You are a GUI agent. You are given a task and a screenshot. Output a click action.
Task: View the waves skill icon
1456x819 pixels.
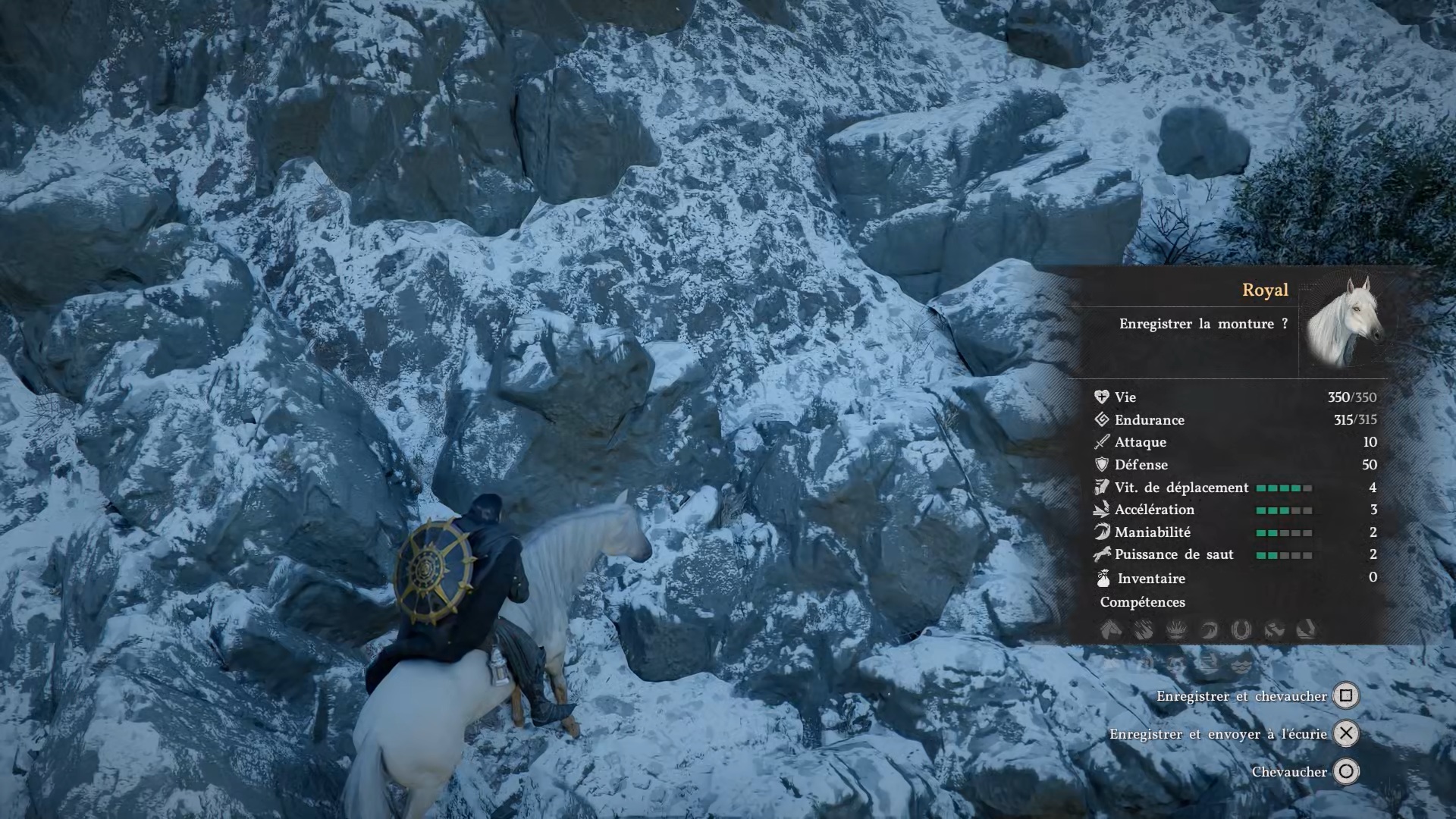1241,665
